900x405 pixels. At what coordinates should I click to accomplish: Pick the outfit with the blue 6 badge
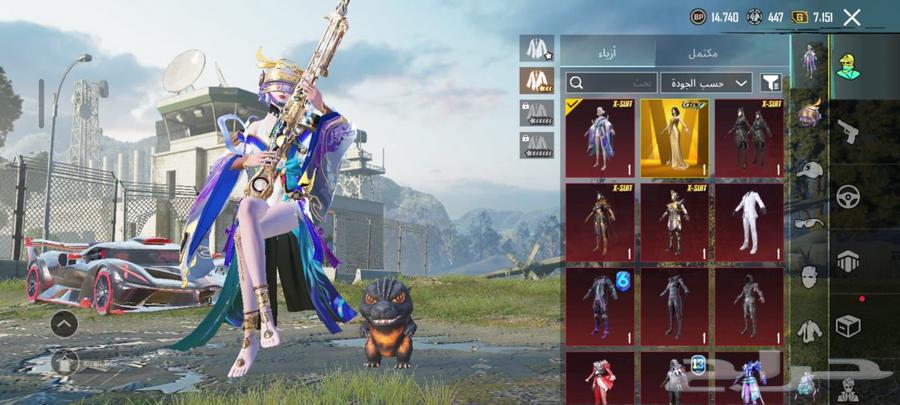coord(599,305)
